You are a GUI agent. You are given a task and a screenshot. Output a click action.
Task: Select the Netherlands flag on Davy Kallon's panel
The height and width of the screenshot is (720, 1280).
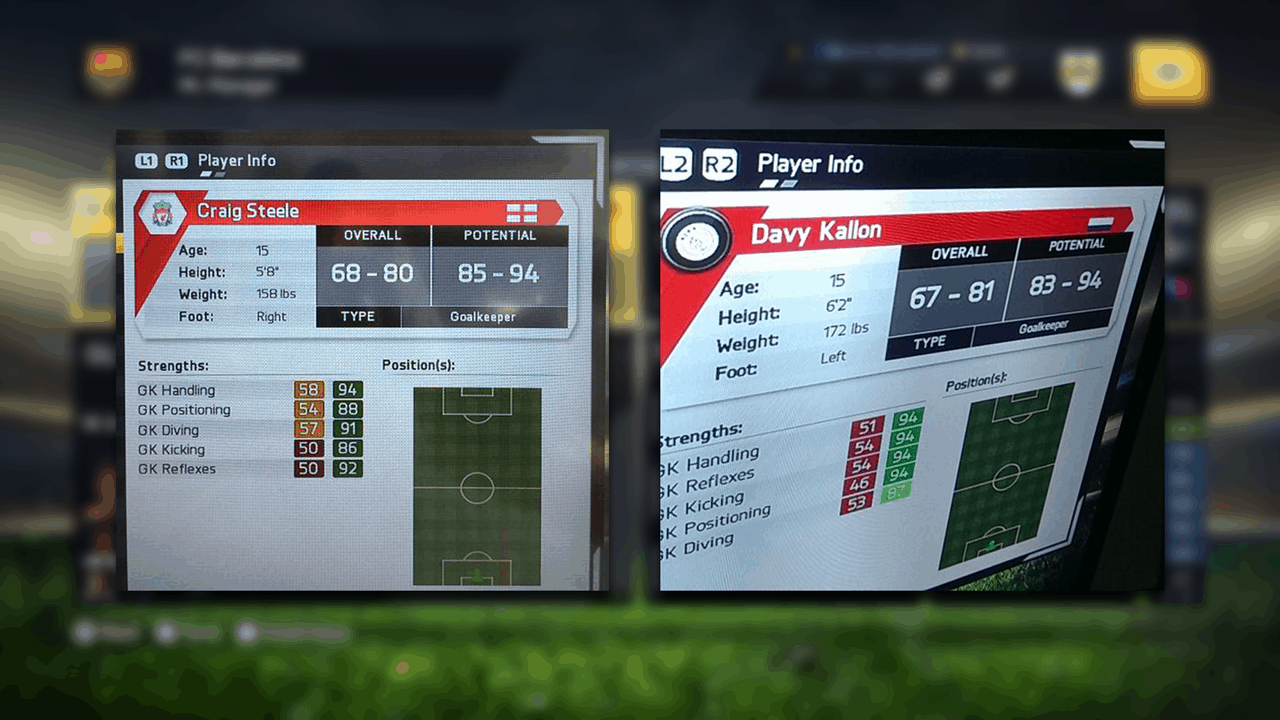click(x=1098, y=221)
